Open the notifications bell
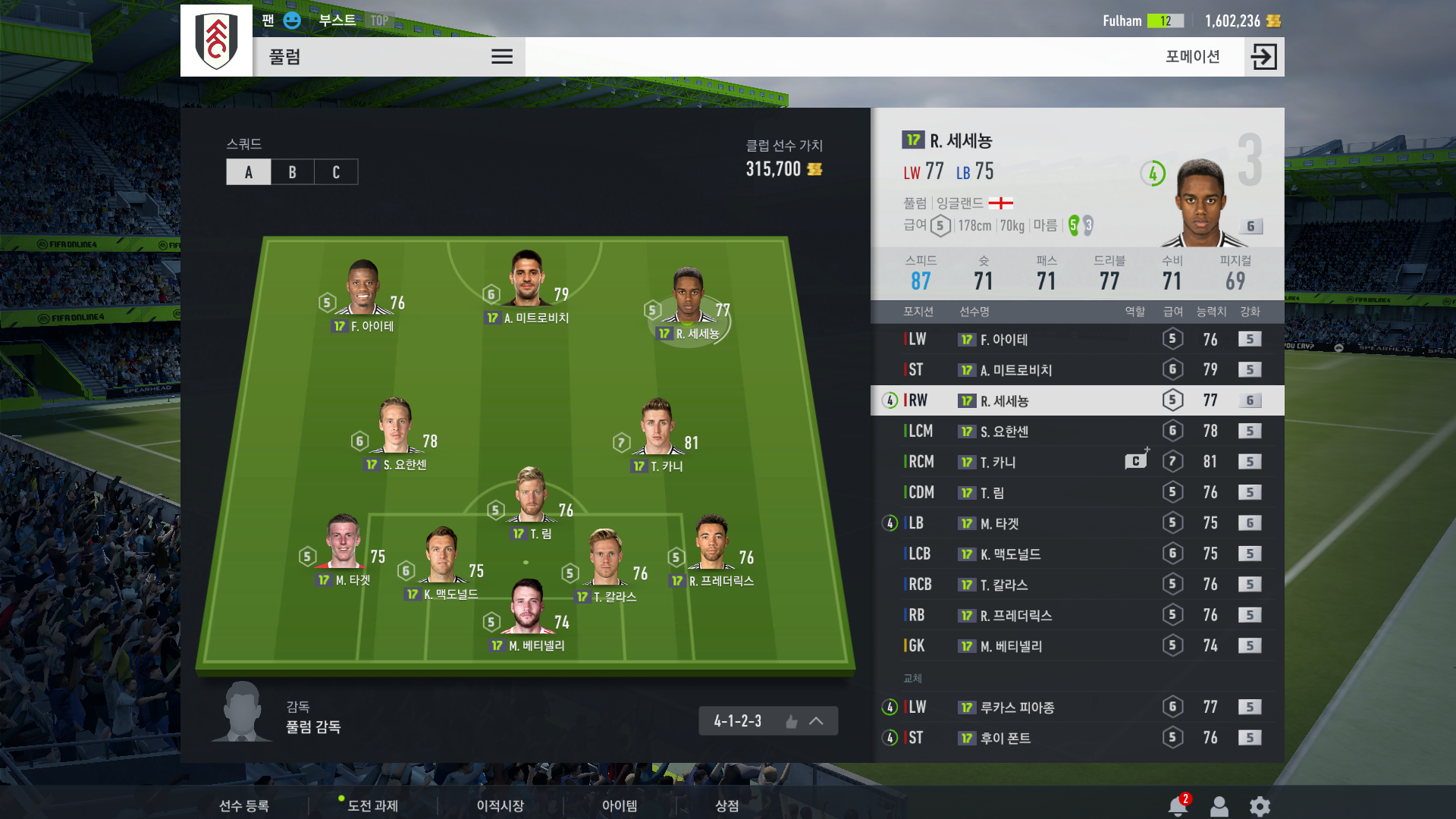 (x=1178, y=806)
